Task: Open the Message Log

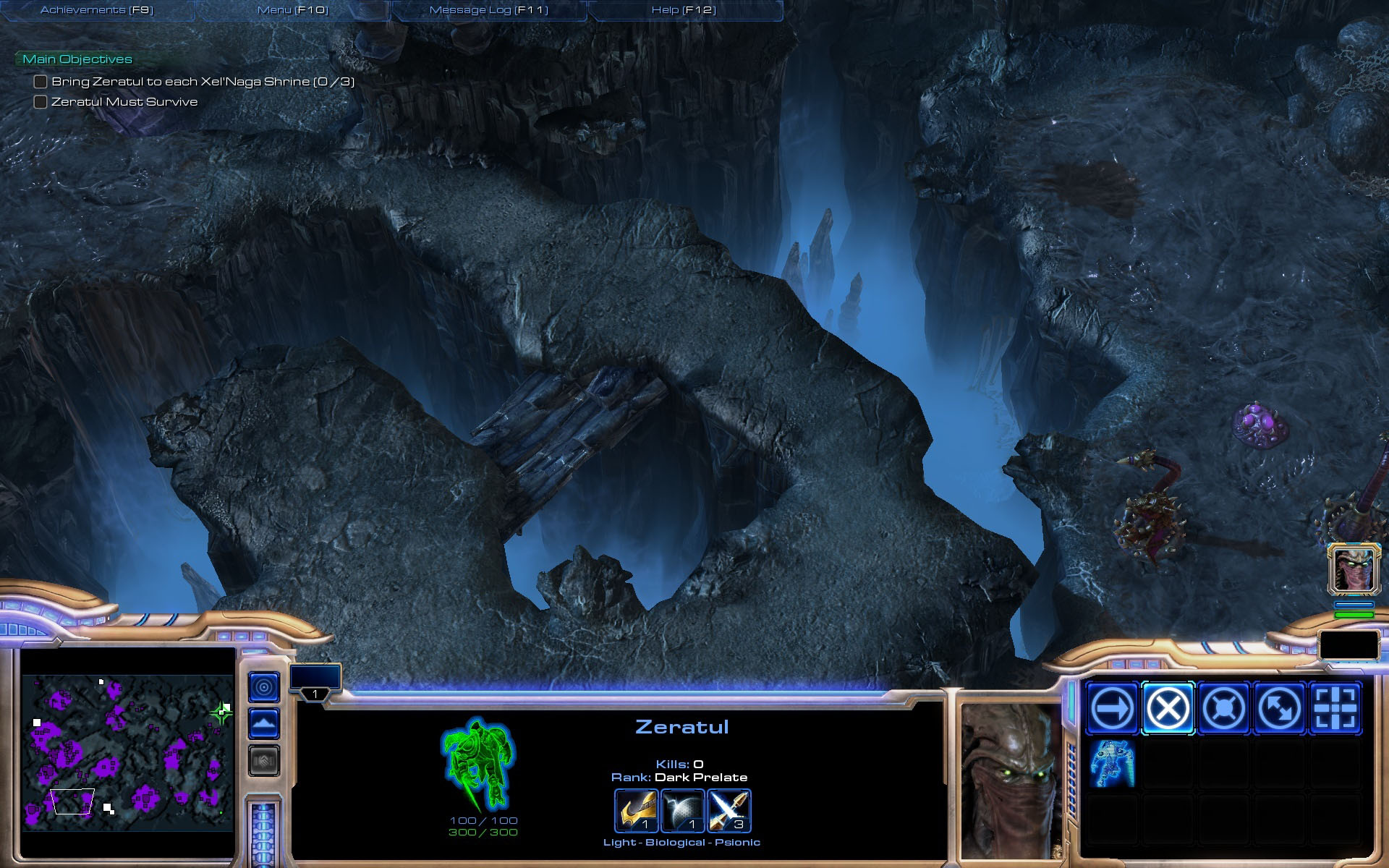Action: click(489, 10)
